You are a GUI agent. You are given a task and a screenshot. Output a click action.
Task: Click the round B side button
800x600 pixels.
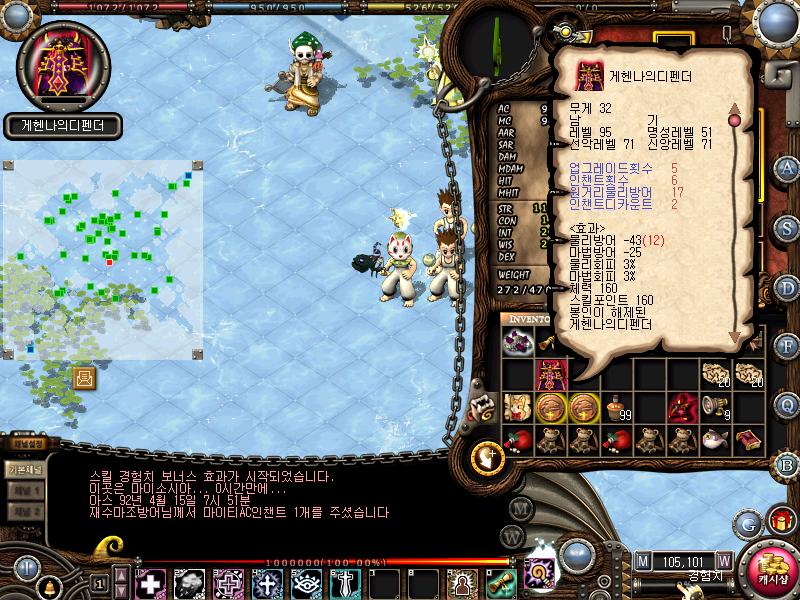click(787, 463)
